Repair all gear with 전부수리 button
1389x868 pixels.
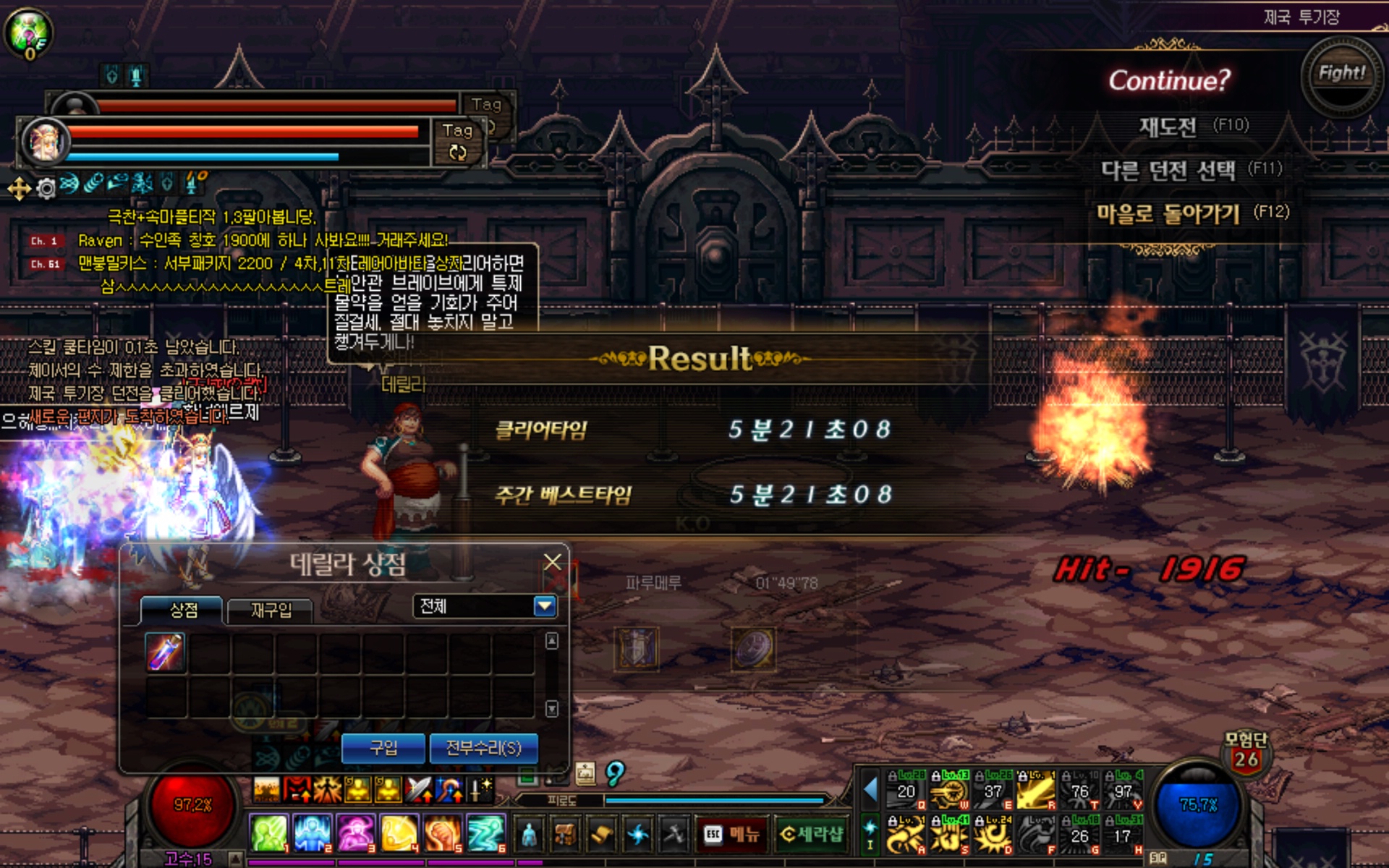pyautogui.click(x=483, y=747)
